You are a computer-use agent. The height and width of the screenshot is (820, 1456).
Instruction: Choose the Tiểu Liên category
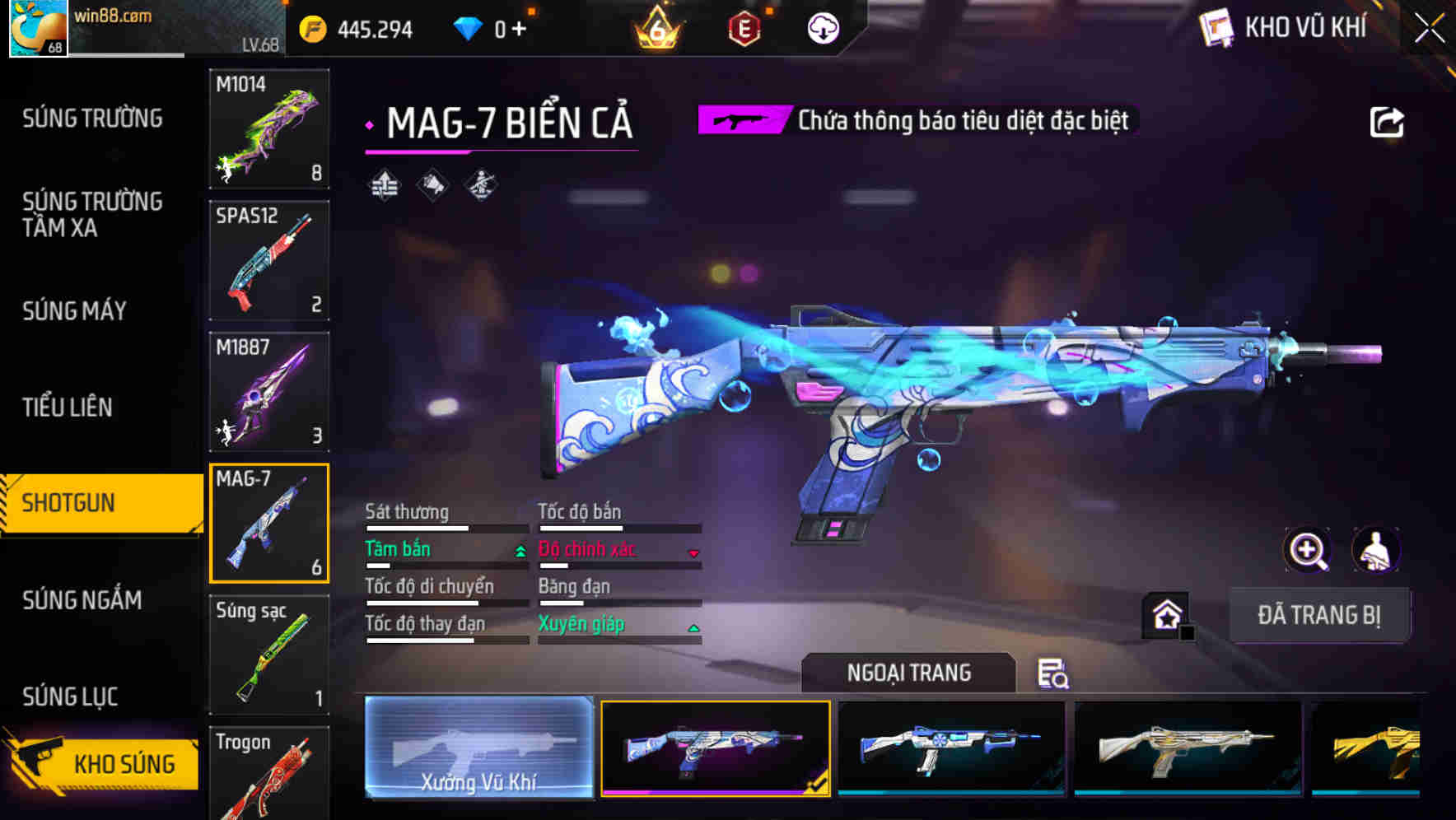(68, 407)
